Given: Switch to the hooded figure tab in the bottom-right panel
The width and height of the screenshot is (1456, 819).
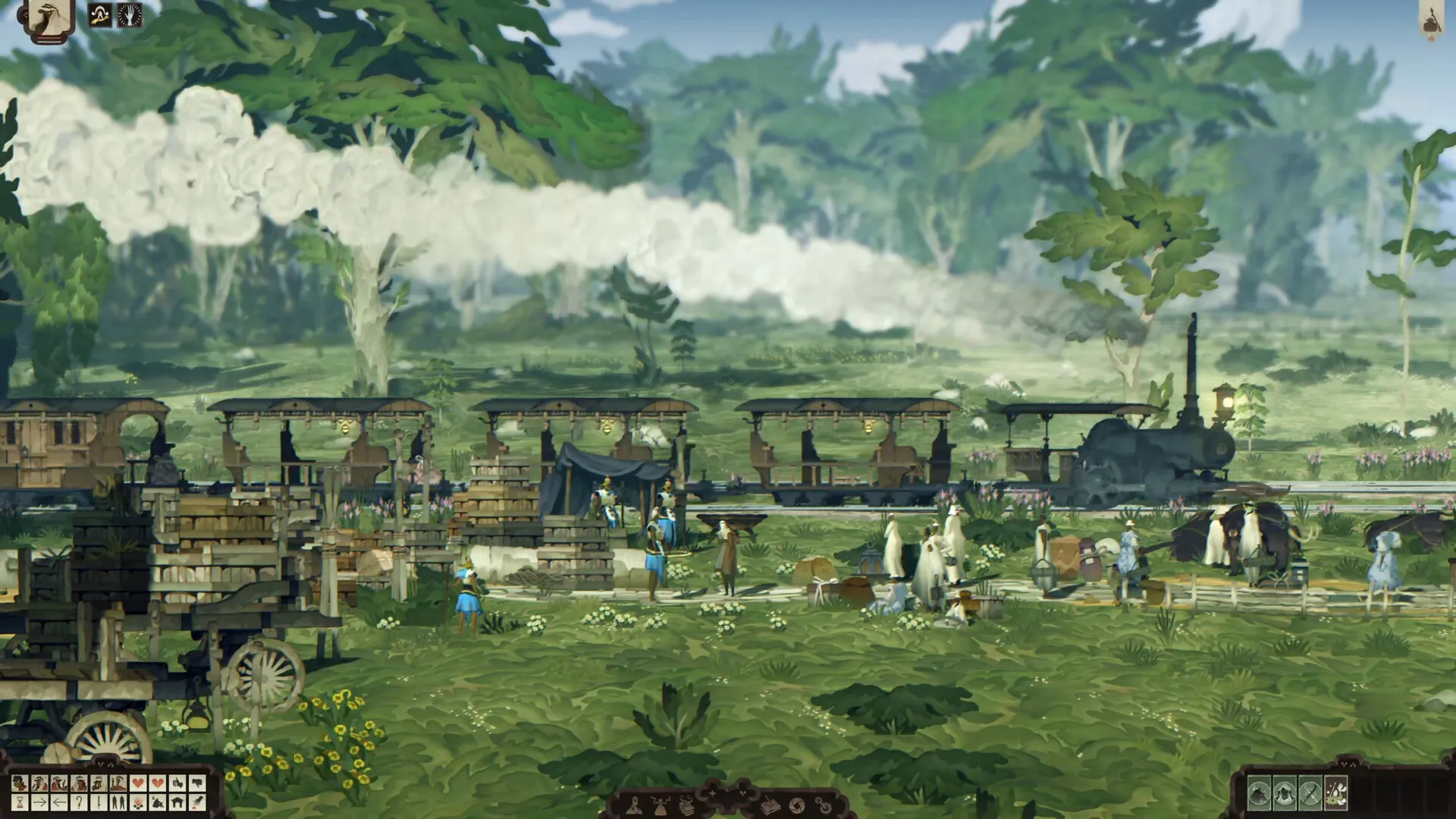Looking at the screenshot, I should tap(1285, 794).
